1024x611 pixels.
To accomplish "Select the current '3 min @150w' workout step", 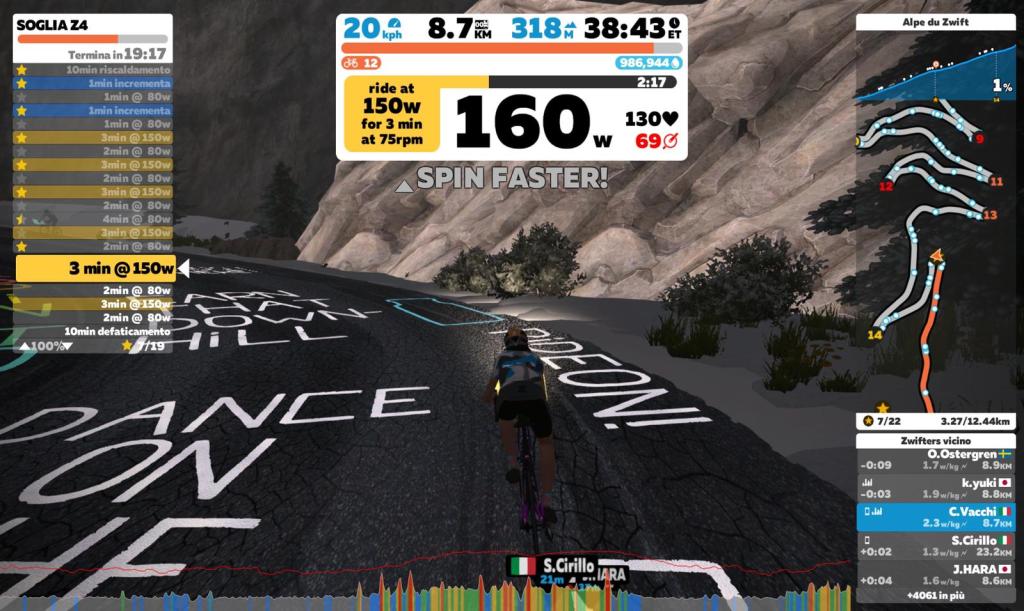I will (97, 268).
